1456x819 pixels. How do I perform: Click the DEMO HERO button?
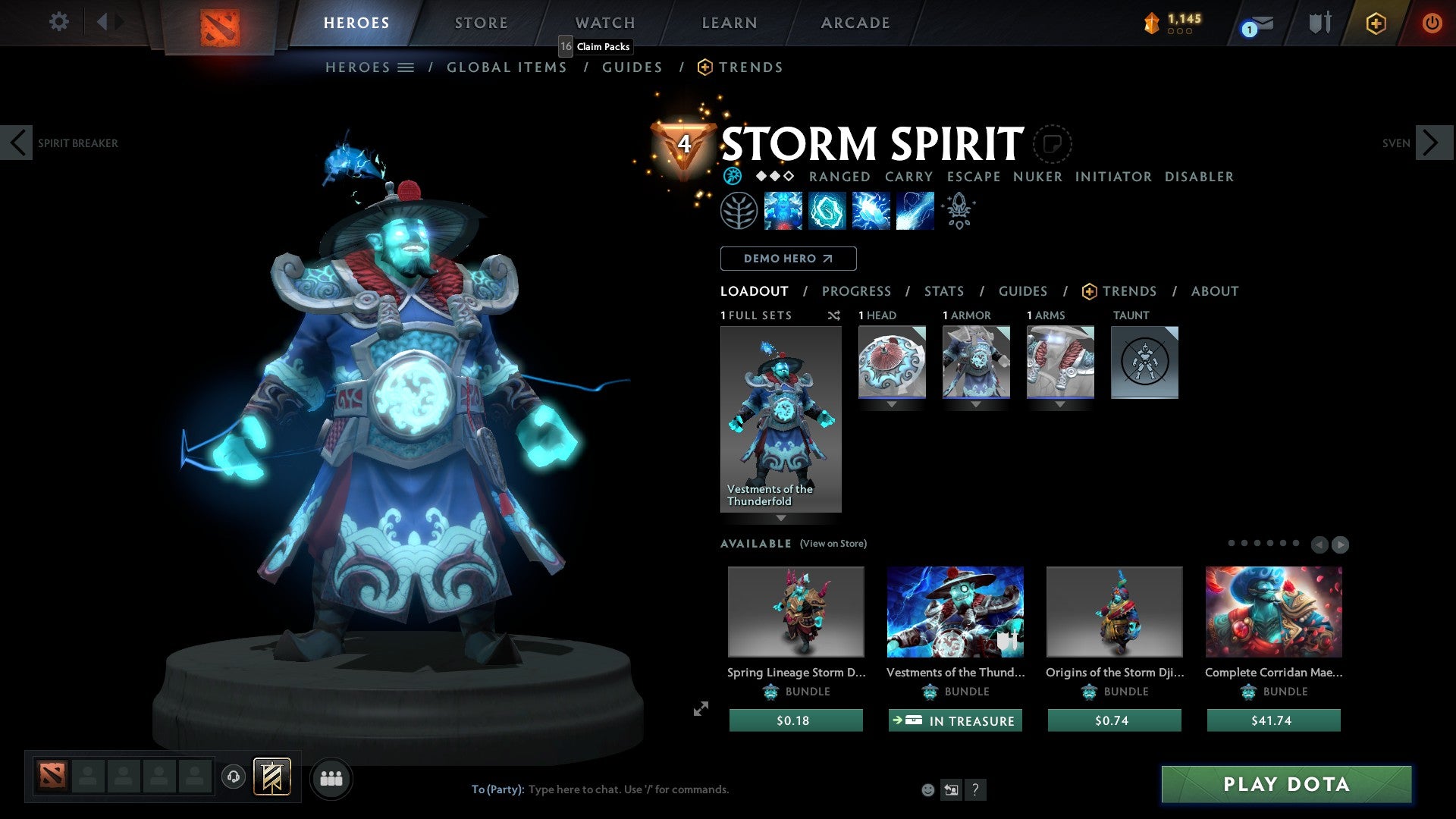[787, 259]
